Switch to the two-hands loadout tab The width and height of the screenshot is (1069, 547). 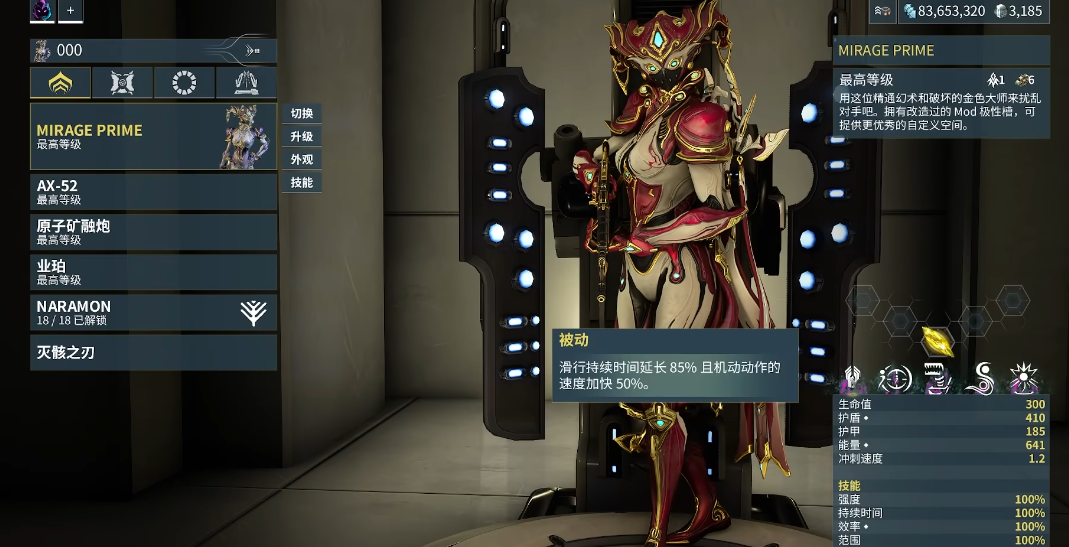click(246, 83)
